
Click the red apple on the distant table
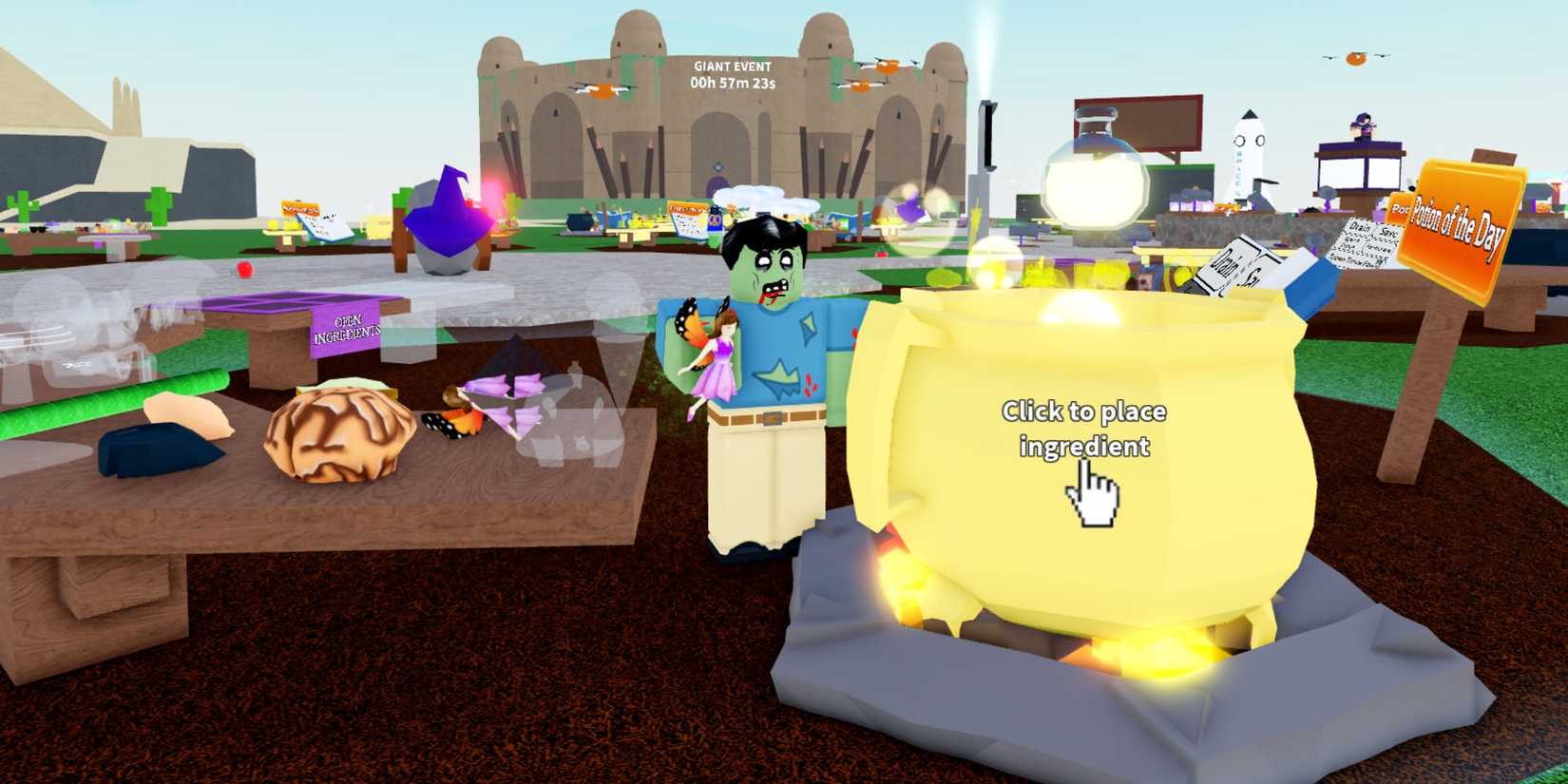click(x=244, y=270)
